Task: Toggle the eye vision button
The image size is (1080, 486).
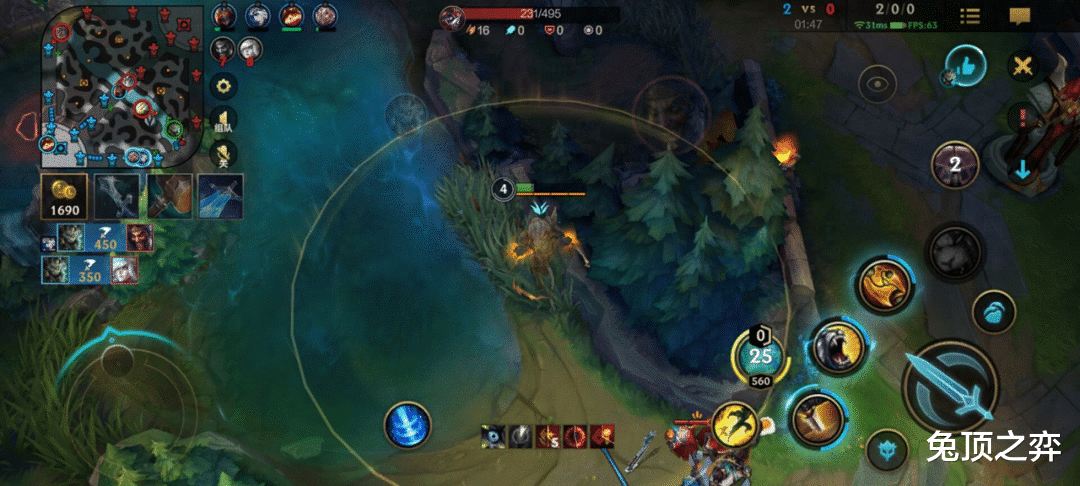Action: click(x=879, y=84)
